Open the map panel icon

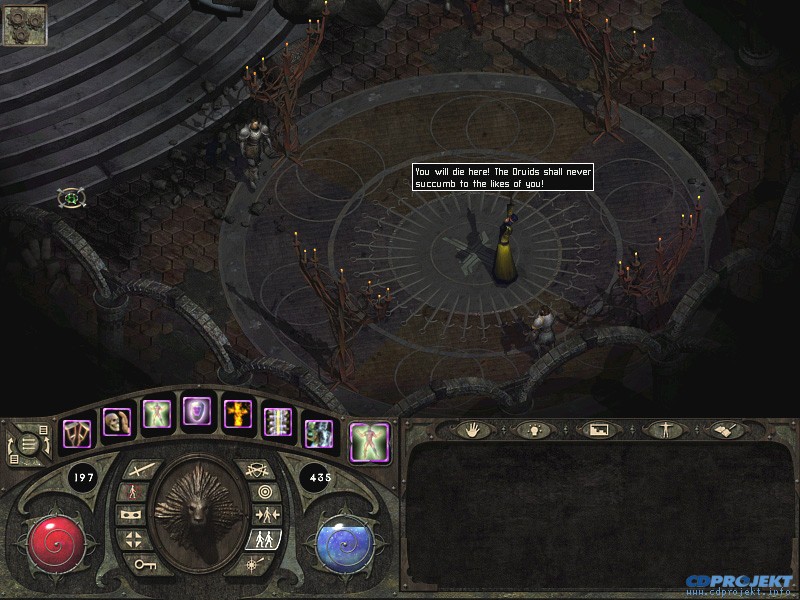tap(594, 430)
